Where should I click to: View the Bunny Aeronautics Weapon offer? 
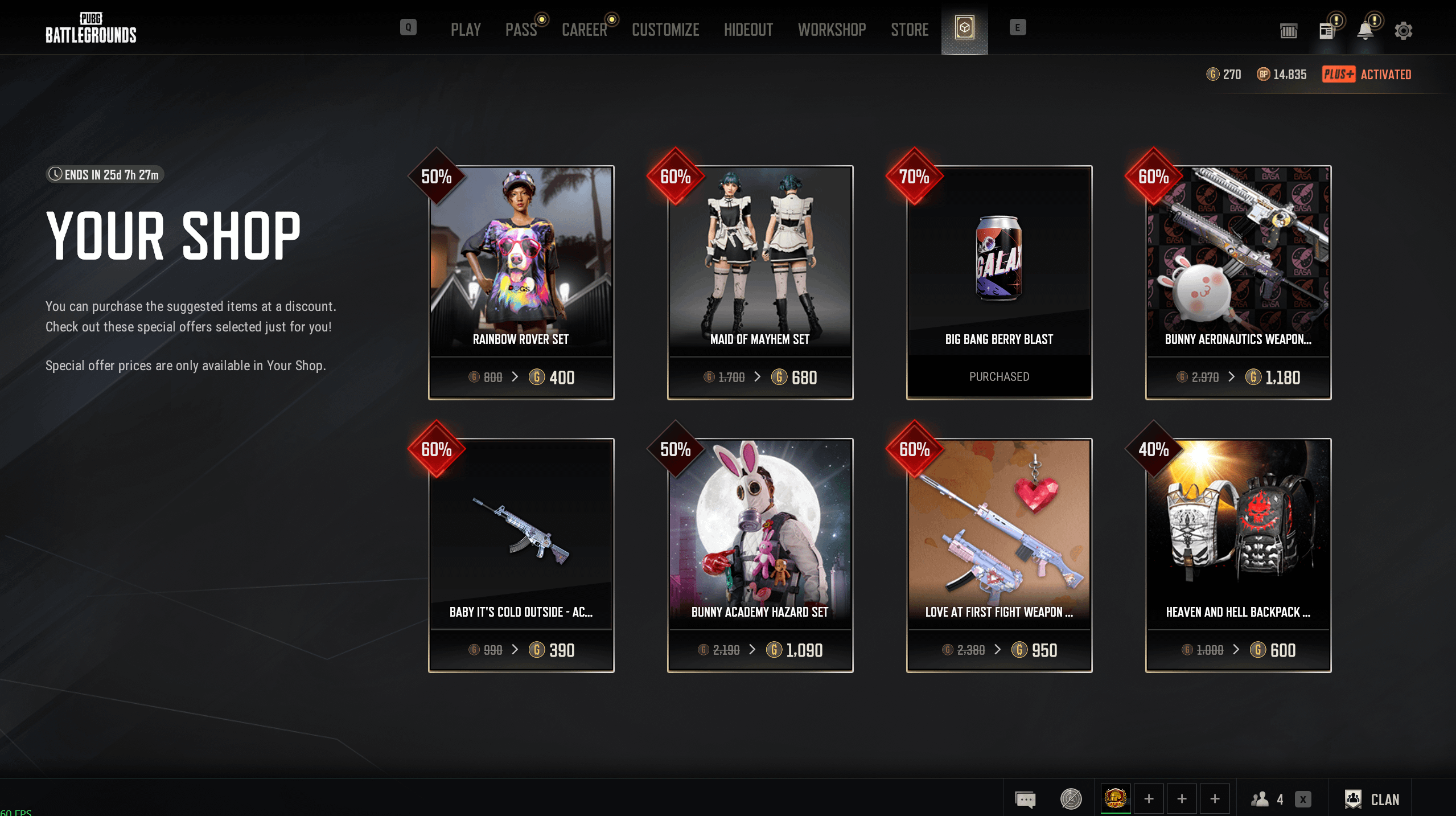(x=1238, y=282)
